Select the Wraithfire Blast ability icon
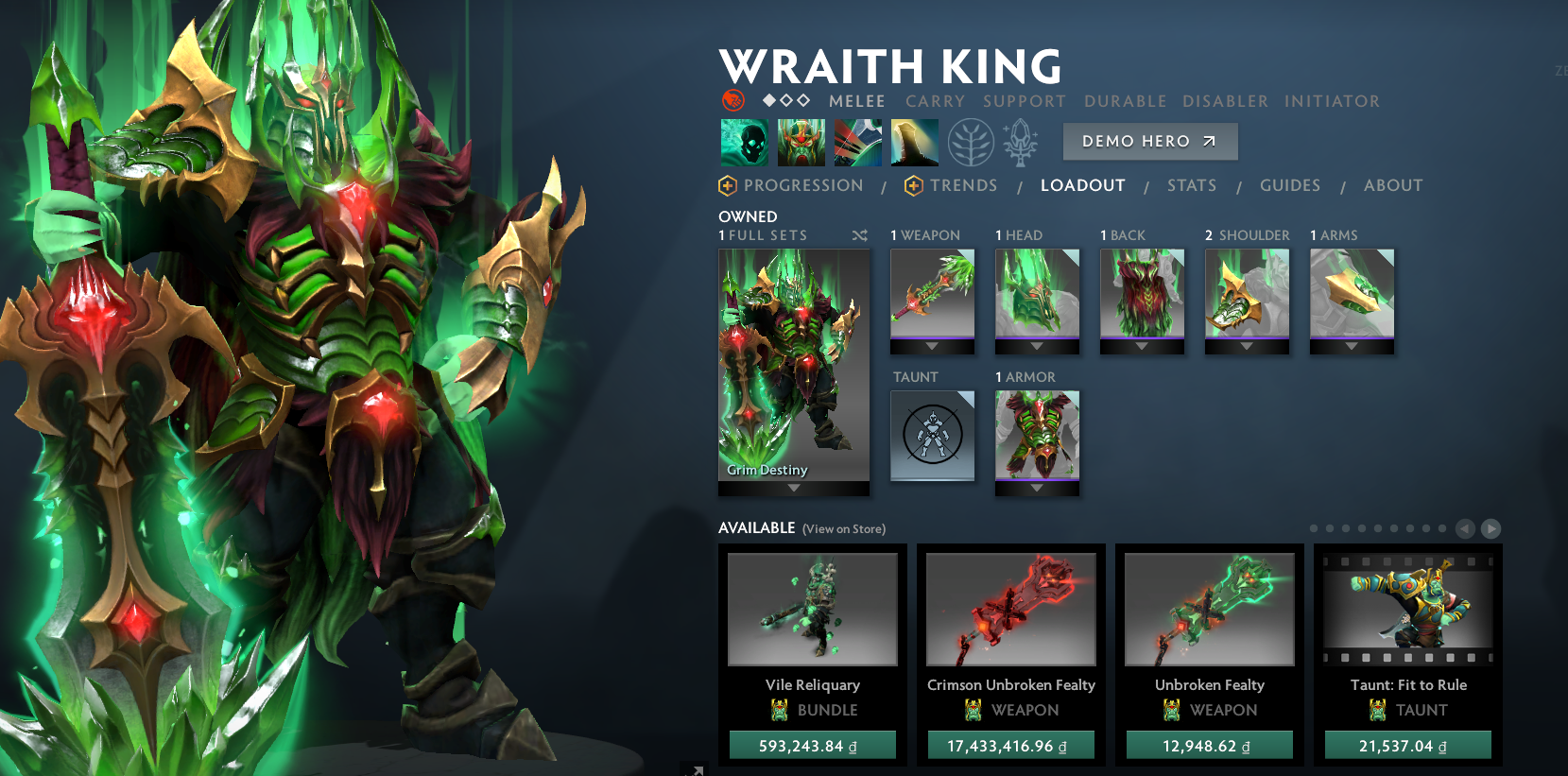This screenshot has width=1568, height=776. tap(743, 142)
